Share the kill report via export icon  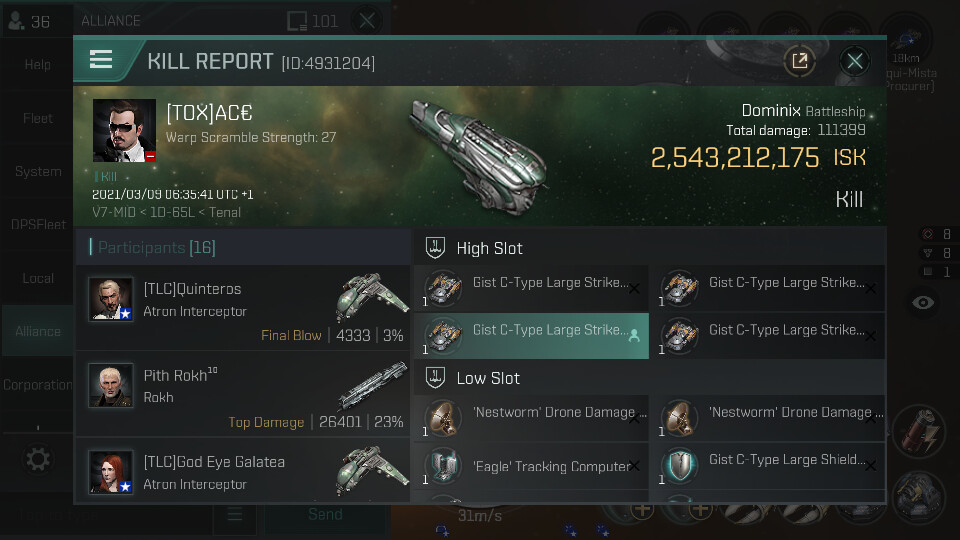click(x=799, y=61)
